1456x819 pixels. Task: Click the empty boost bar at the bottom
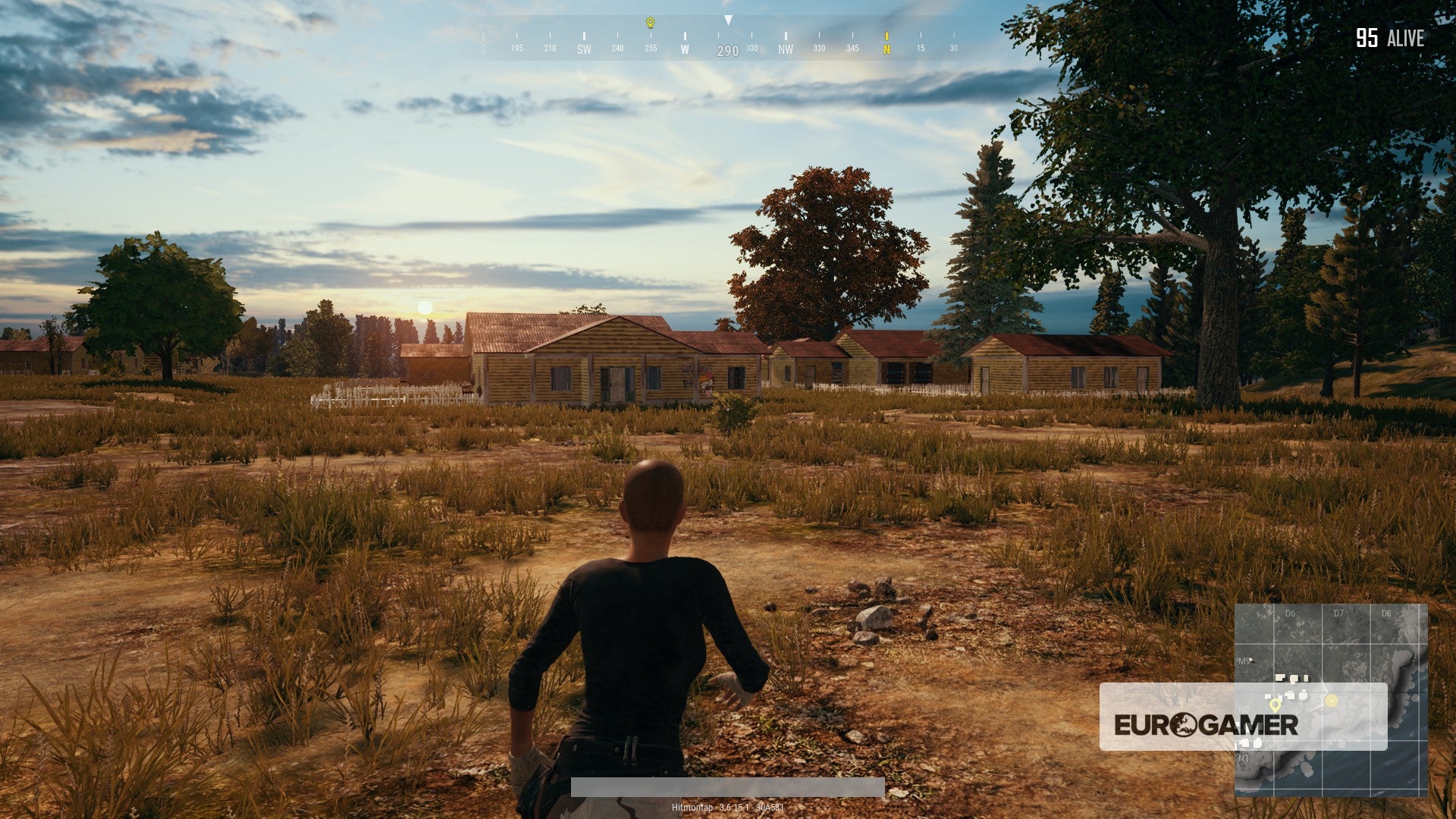pos(728,786)
